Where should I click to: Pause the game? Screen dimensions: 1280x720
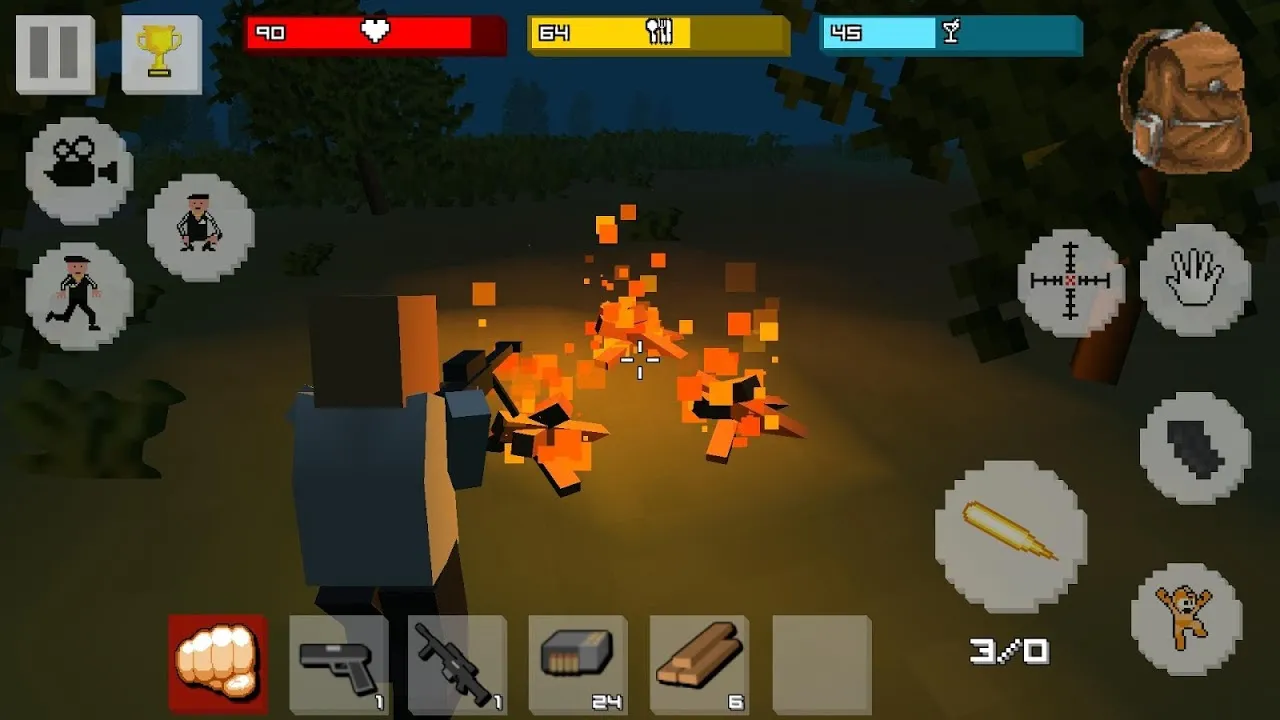click(54, 54)
